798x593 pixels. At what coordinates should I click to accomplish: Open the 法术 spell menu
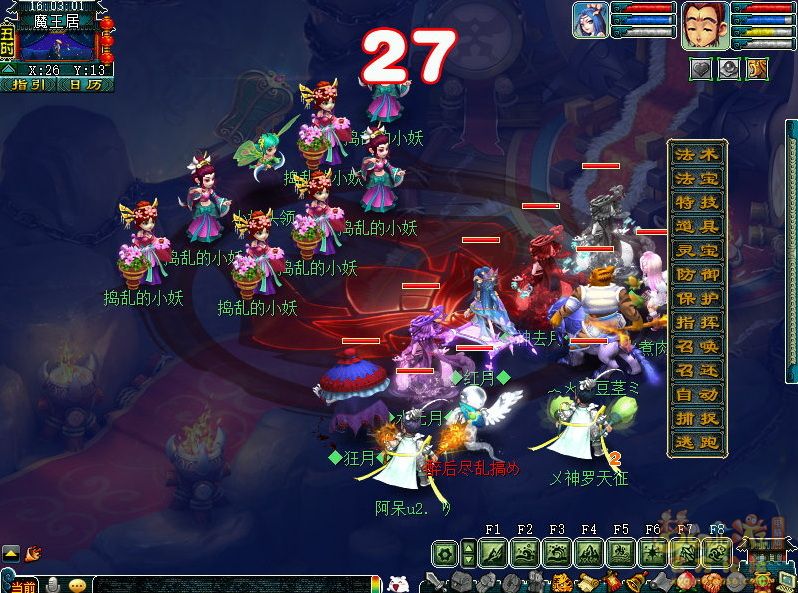(696, 155)
